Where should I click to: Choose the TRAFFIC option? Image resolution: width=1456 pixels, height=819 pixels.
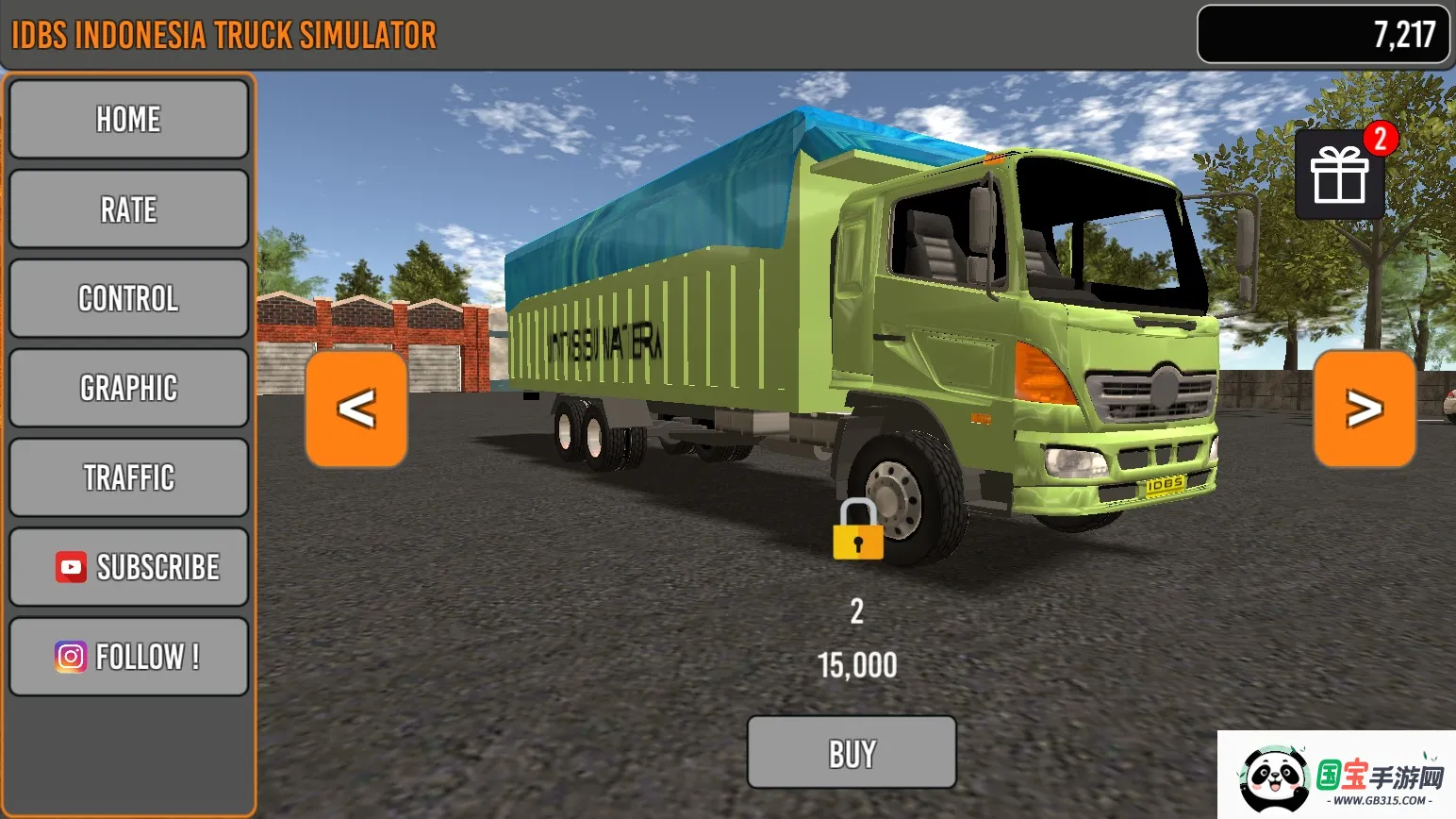pyautogui.click(x=128, y=477)
